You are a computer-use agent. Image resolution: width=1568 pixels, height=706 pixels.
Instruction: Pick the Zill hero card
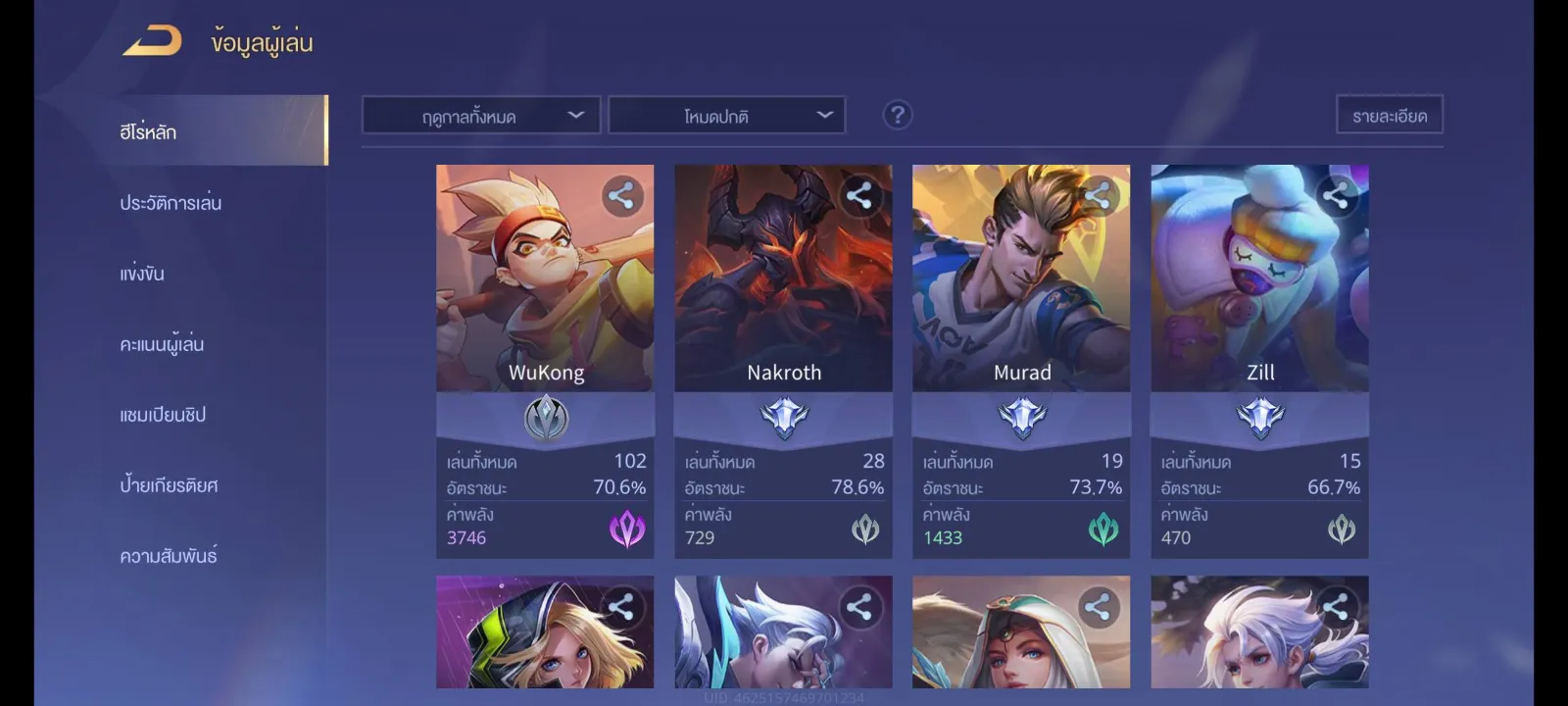pyautogui.click(x=1259, y=294)
